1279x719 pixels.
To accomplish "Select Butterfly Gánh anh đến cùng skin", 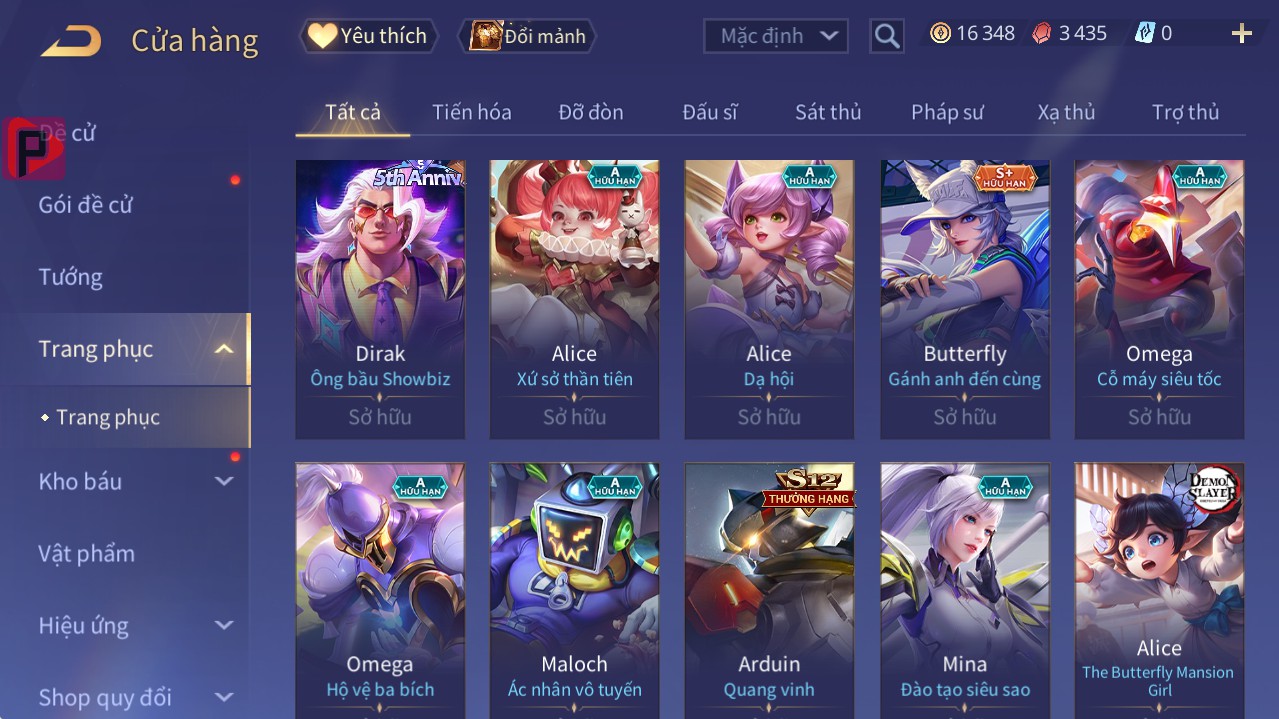I will (x=964, y=298).
